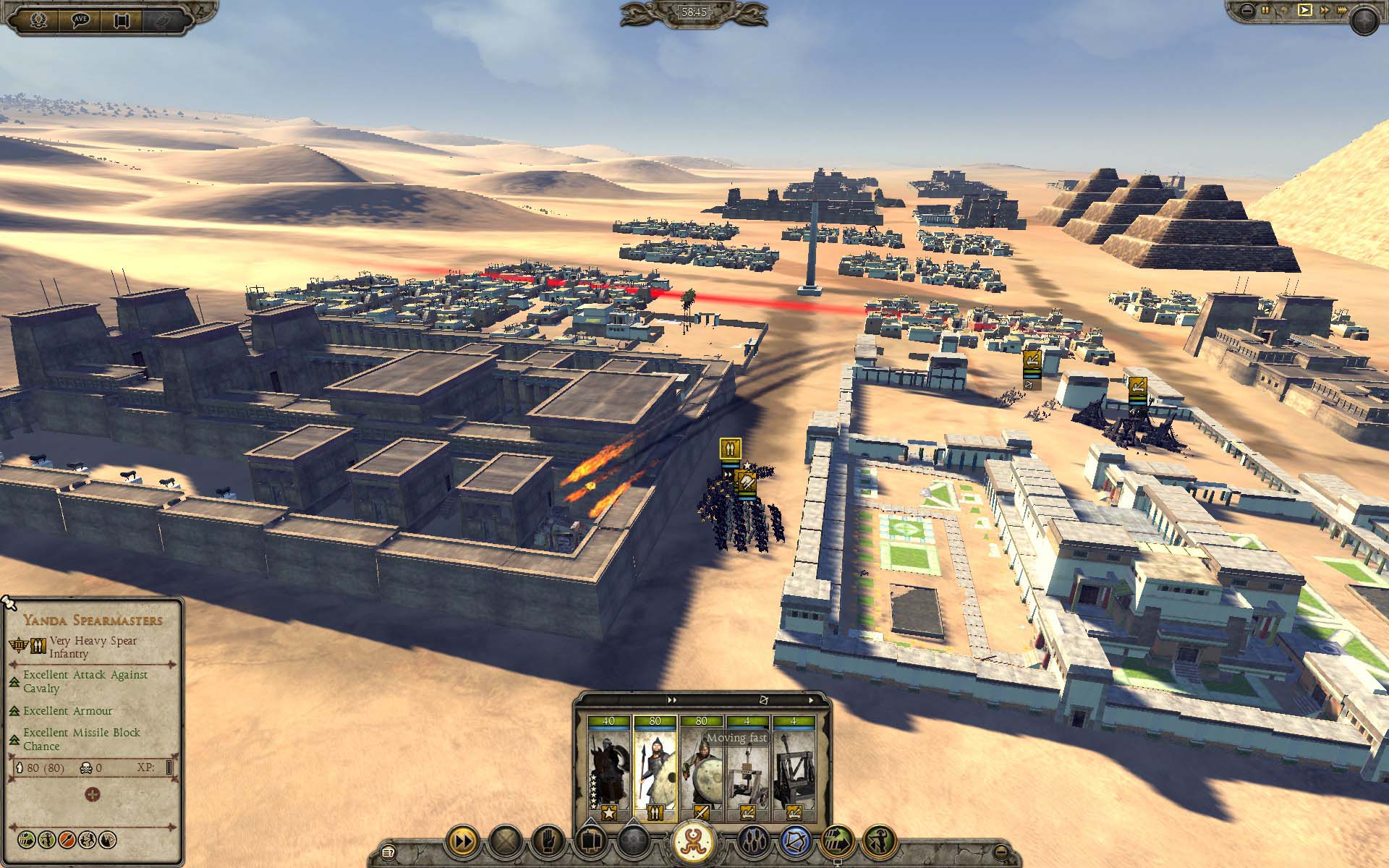Open the group formations banner button
Viewport: 1389px width, 868px height.
pos(590,842)
